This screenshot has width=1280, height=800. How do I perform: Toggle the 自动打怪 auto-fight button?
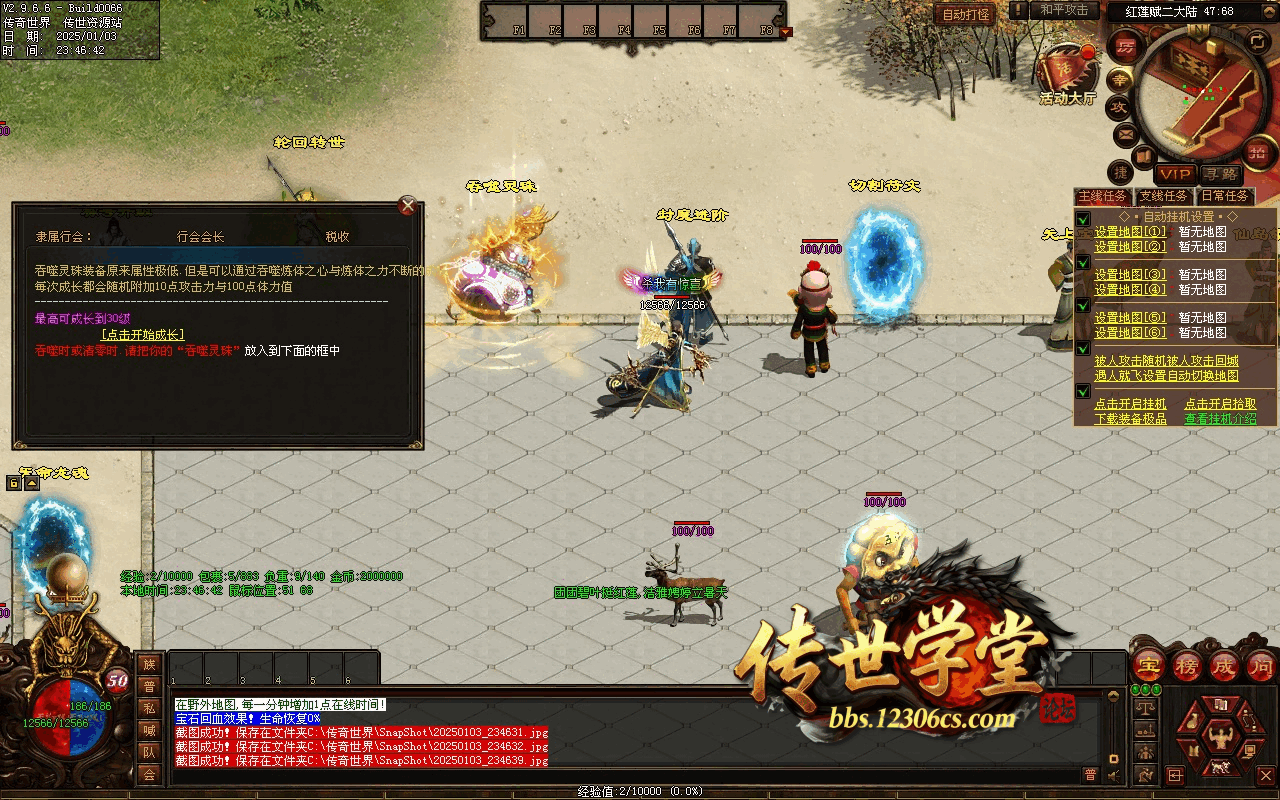965,15
